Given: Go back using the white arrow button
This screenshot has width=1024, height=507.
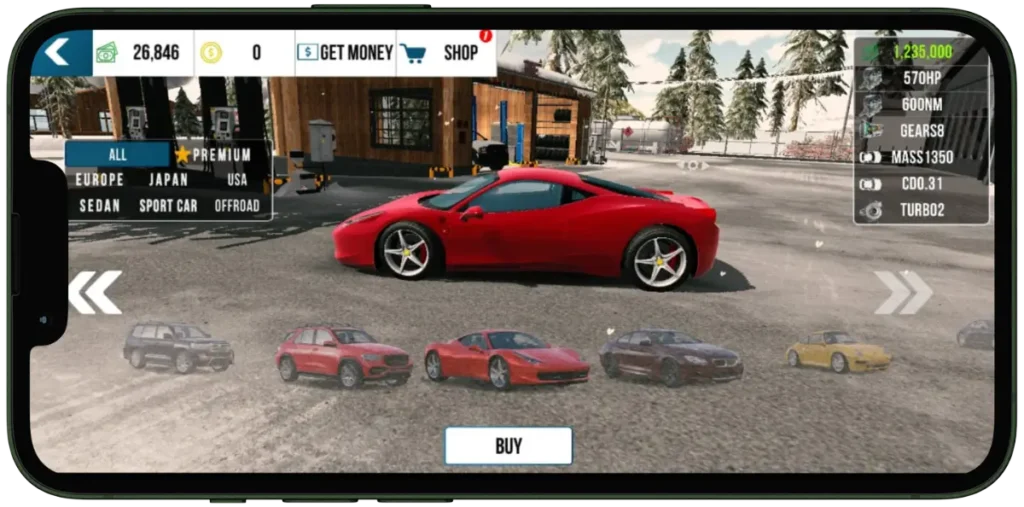Looking at the screenshot, I should (58, 52).
